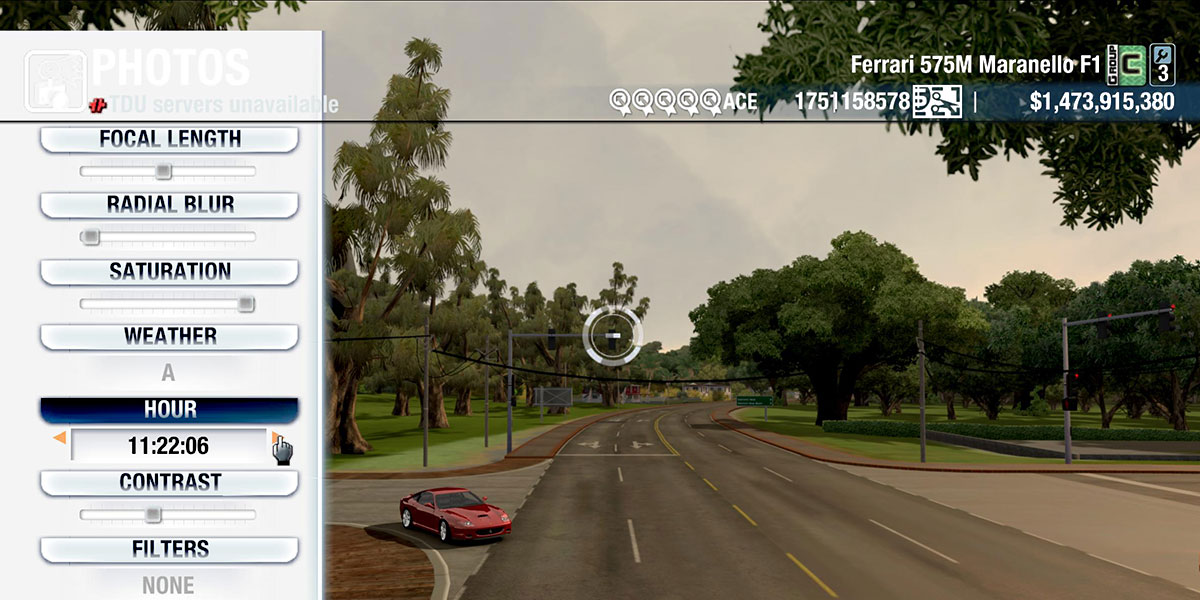Select the Weather option
Screen dimensions: 1200x600
(169, 337)
